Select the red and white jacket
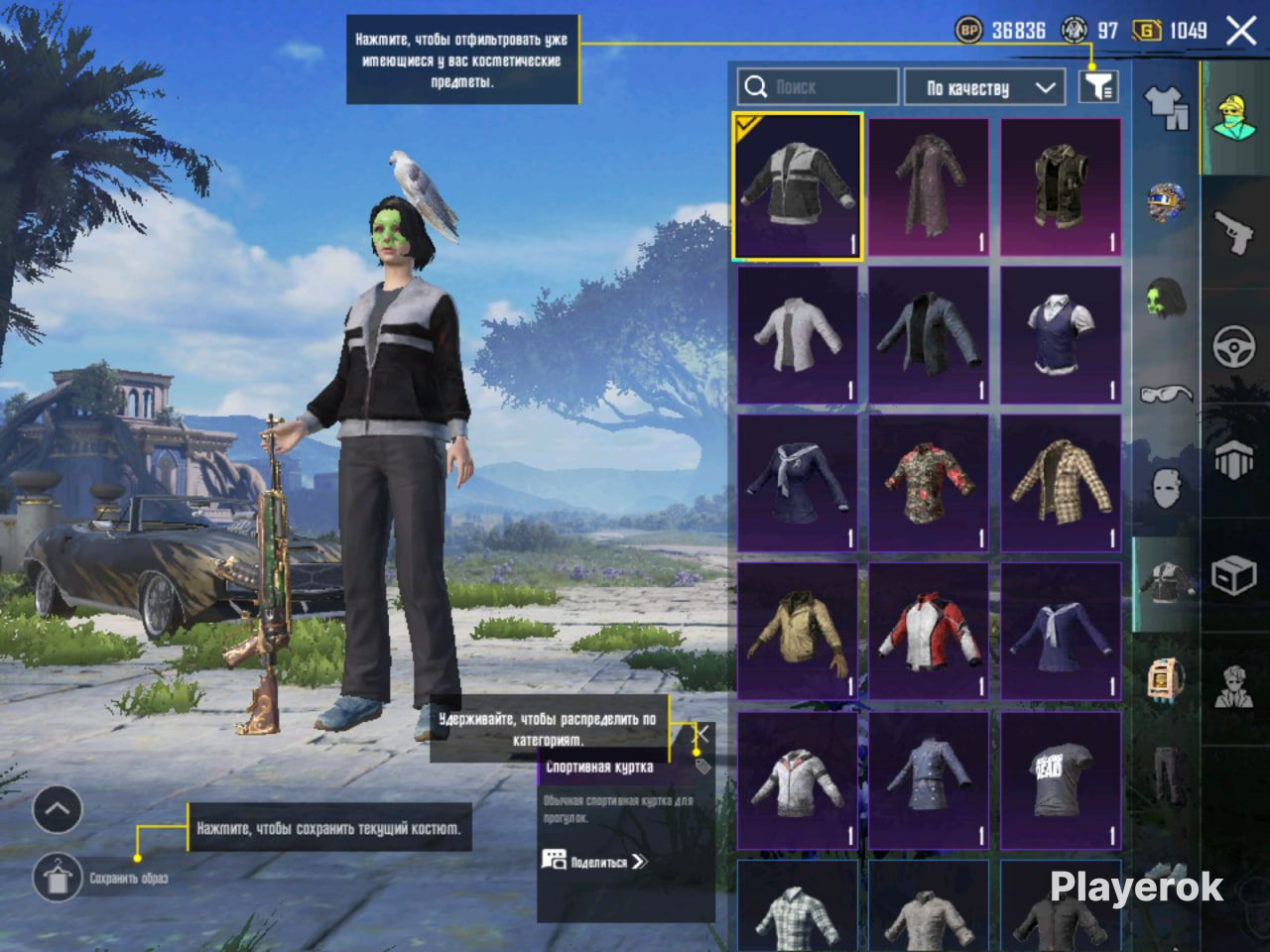The height and width of the screenshot is (952, 1270). point(929,632)
